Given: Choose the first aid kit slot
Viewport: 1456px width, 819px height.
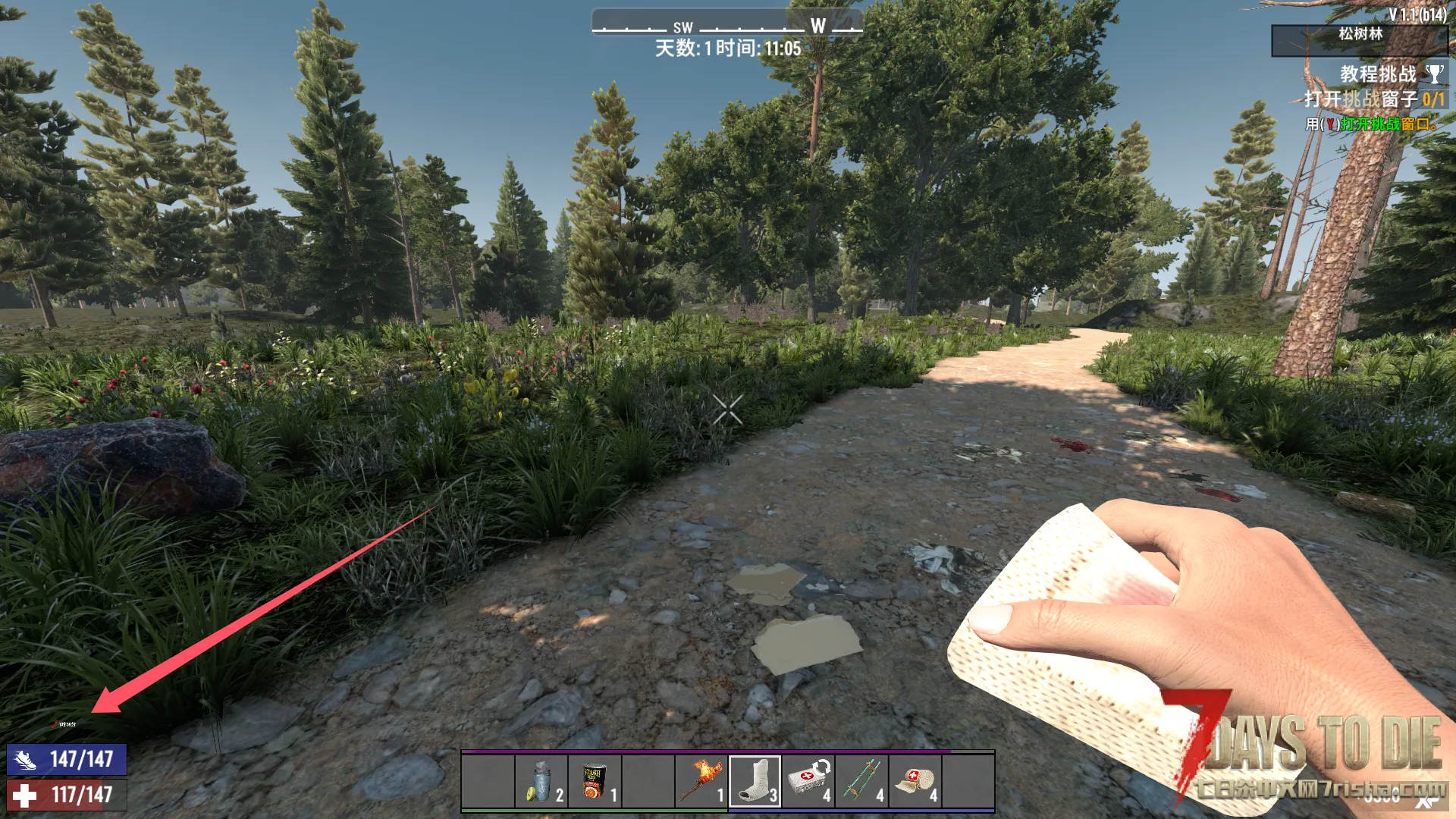Looking at the screenshot, I should click(808, 782).
